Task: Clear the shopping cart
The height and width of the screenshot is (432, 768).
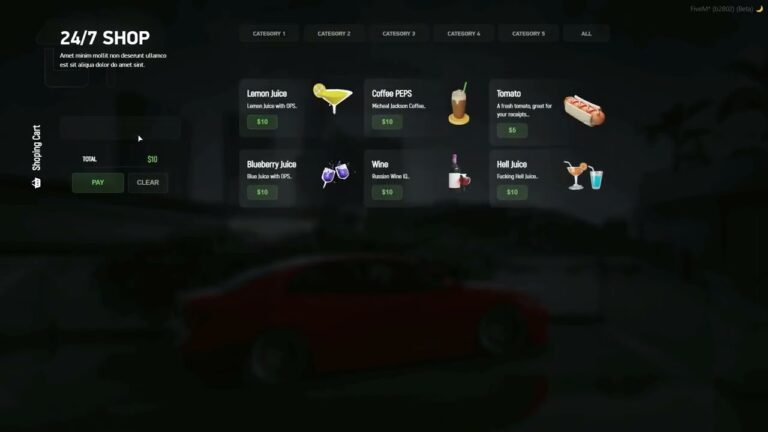Action: [x=148, y=182]
